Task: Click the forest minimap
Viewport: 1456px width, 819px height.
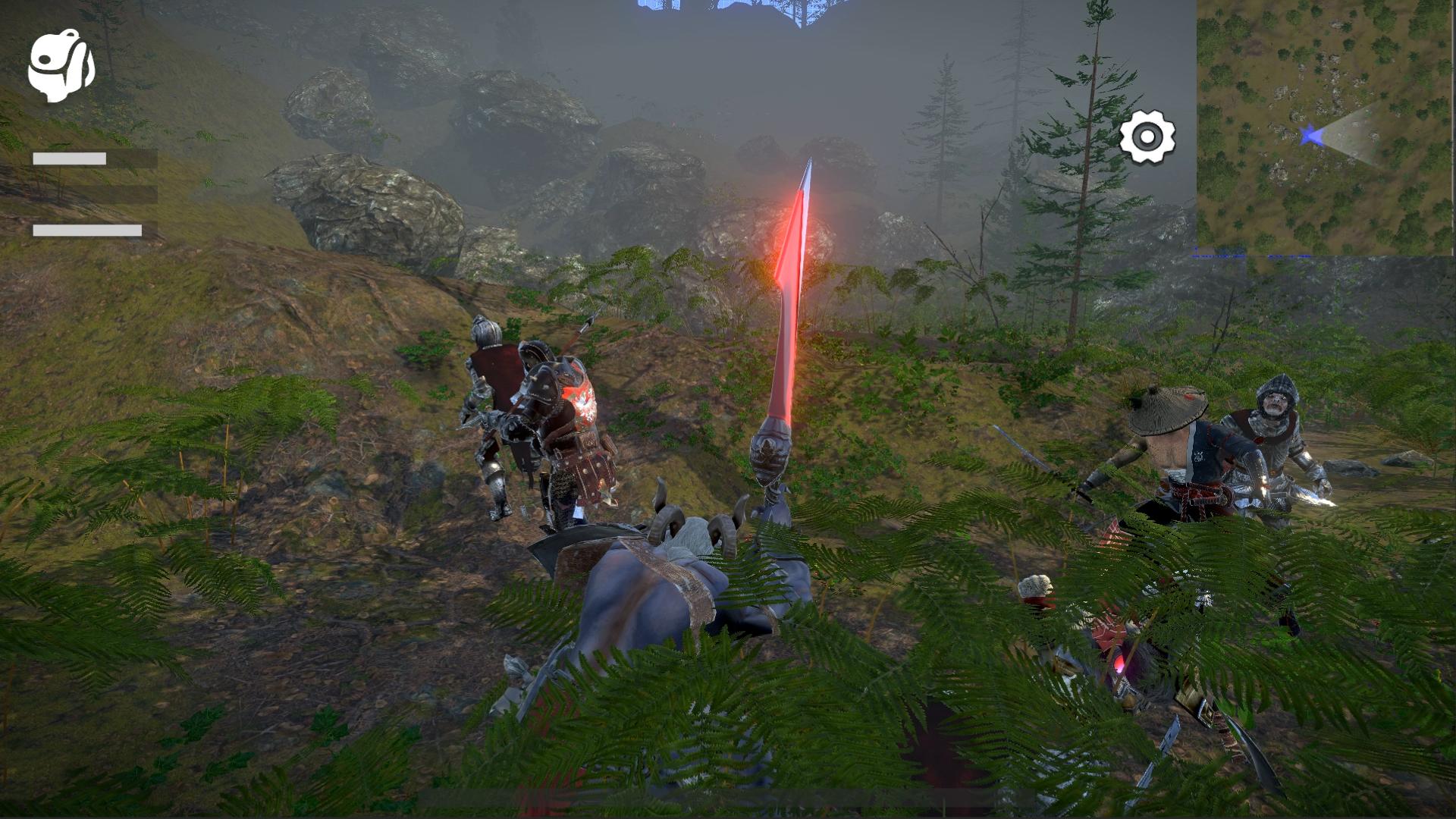Action: coord(1326,127)
